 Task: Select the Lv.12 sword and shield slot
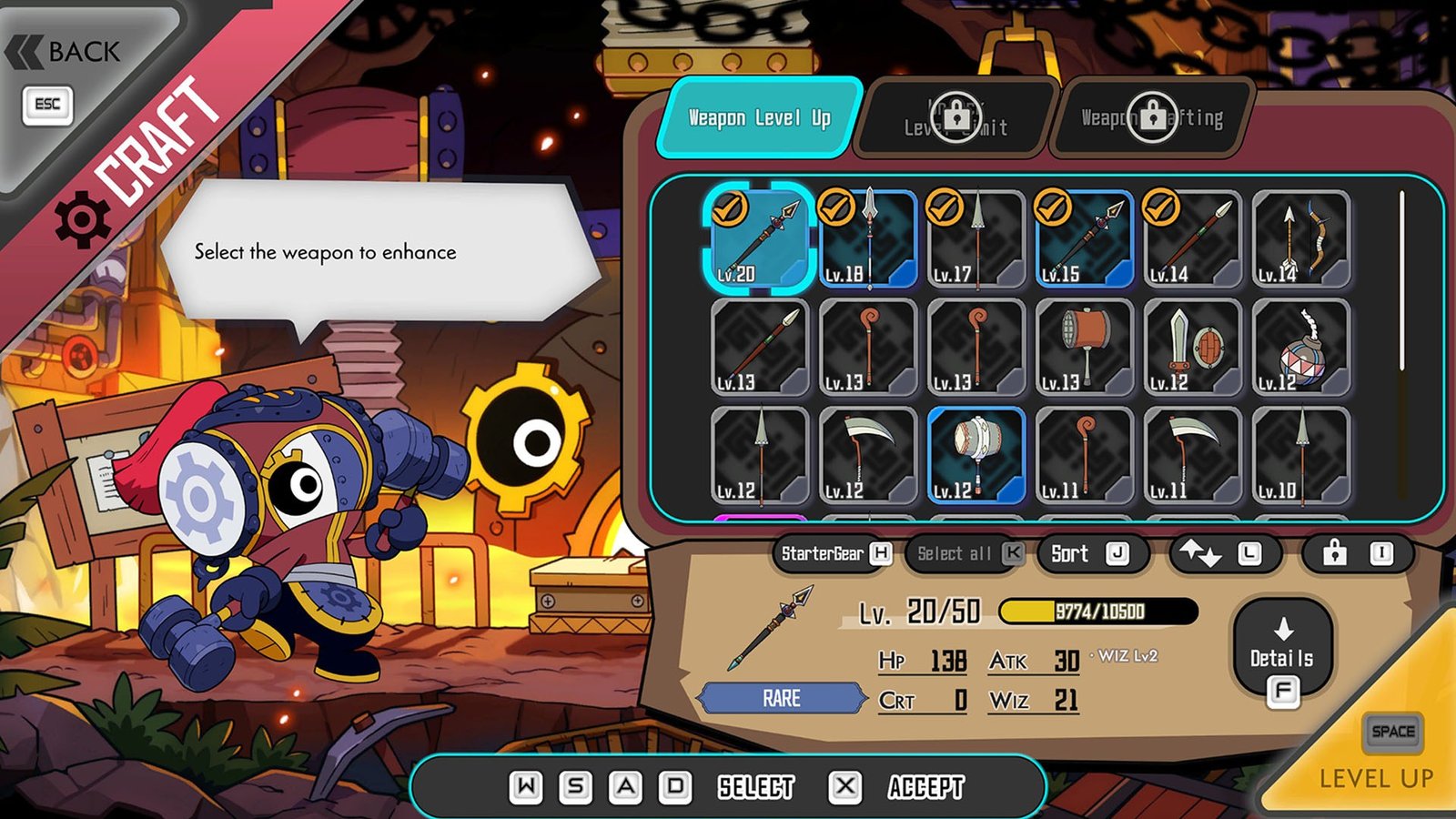coord(1192,347)
